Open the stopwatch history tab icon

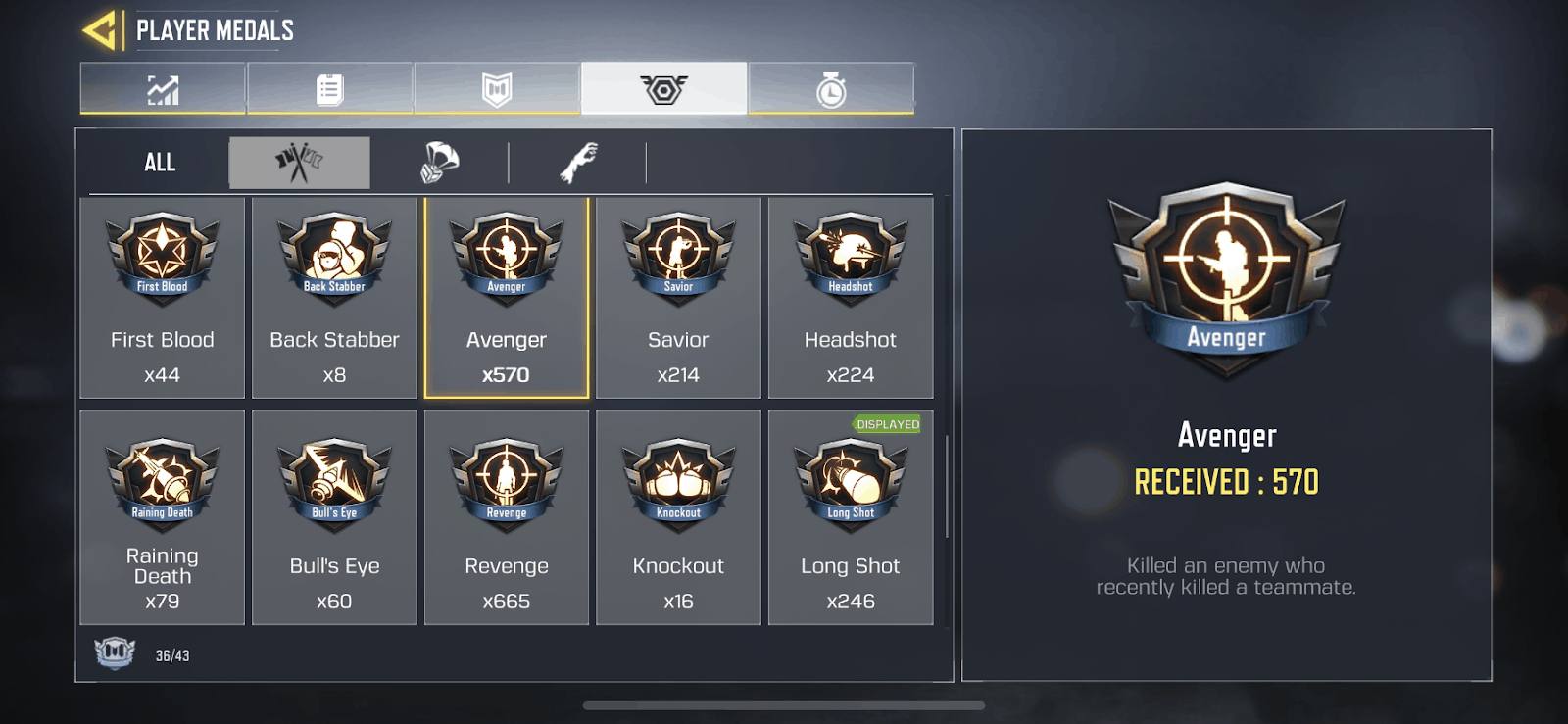(832, 88)
